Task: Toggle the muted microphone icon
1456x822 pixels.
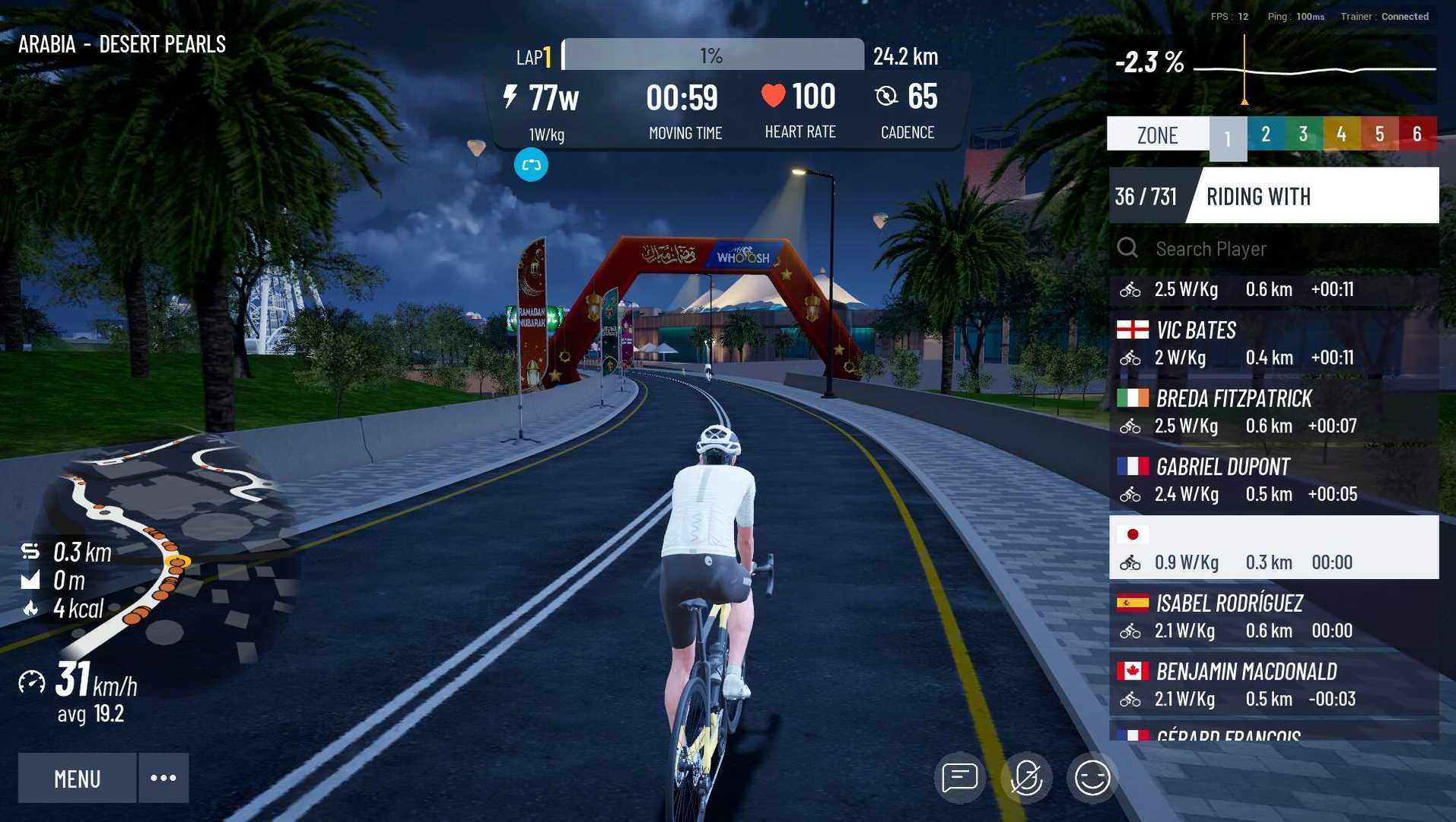Action: tap(1025, 778)
